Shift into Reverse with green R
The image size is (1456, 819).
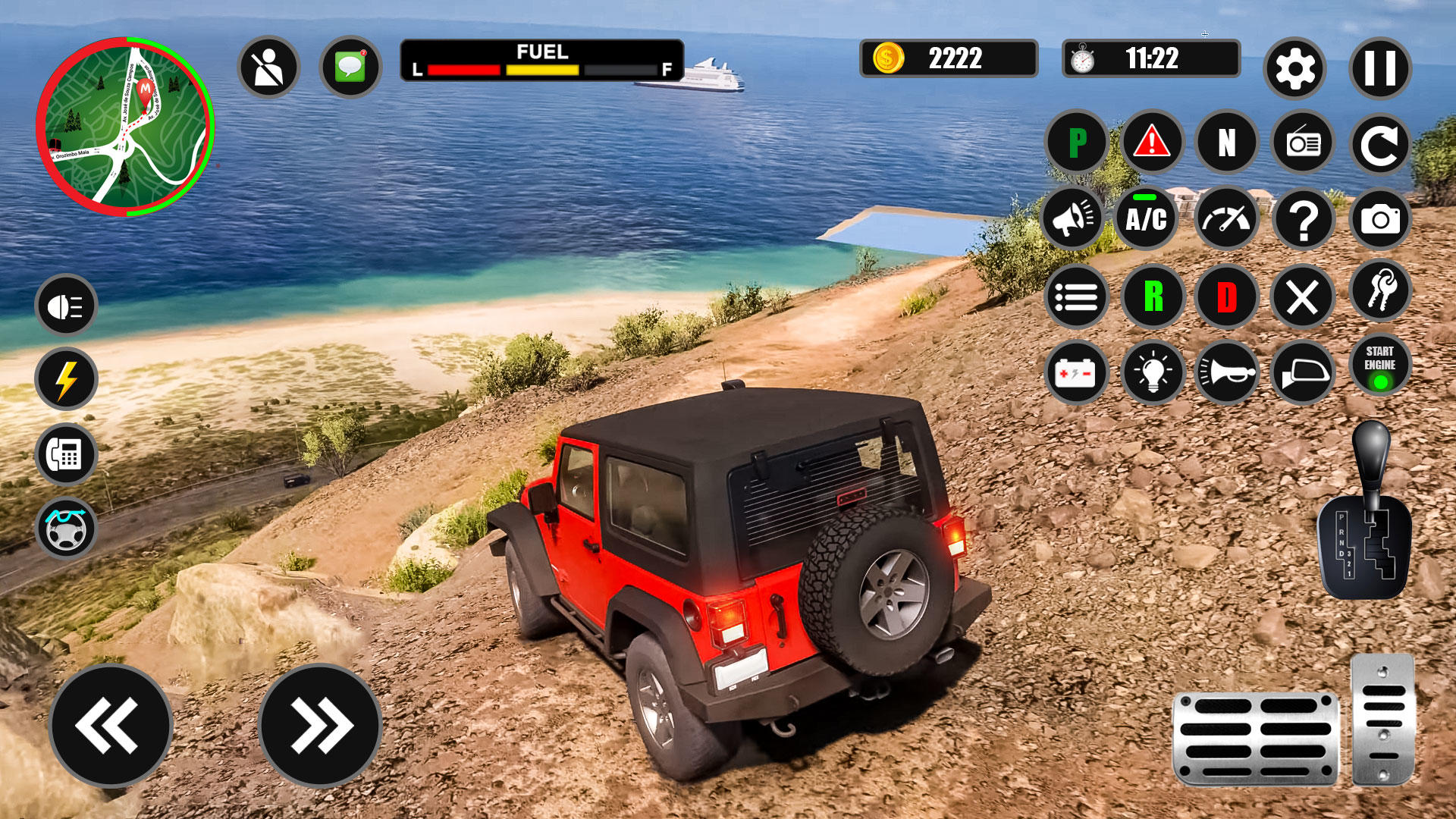(1153, 297)
